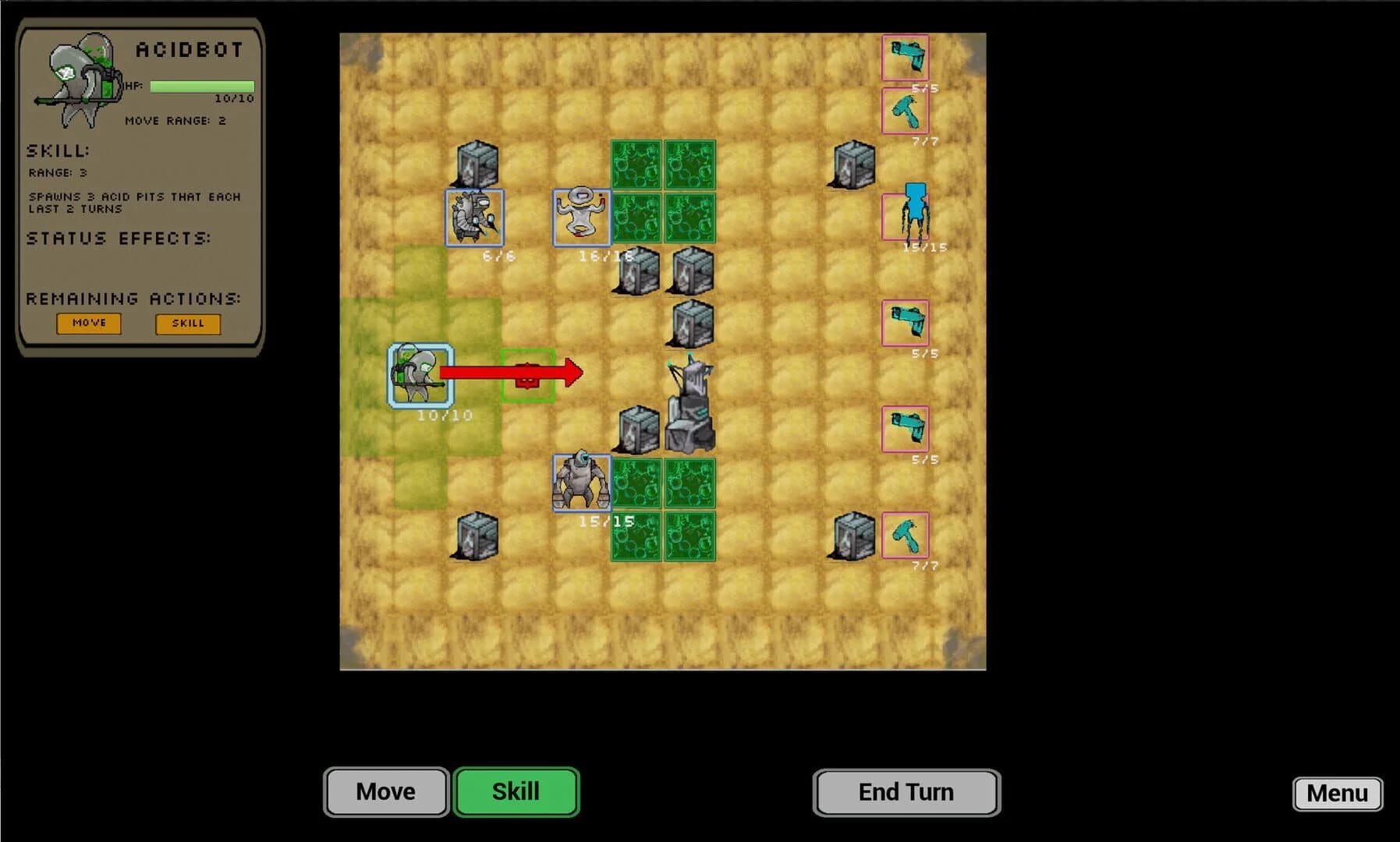The width and height of the screenshot is (1400, 842).
Task: Click the red targeted tile with the arrow
Action: (526, 376)
